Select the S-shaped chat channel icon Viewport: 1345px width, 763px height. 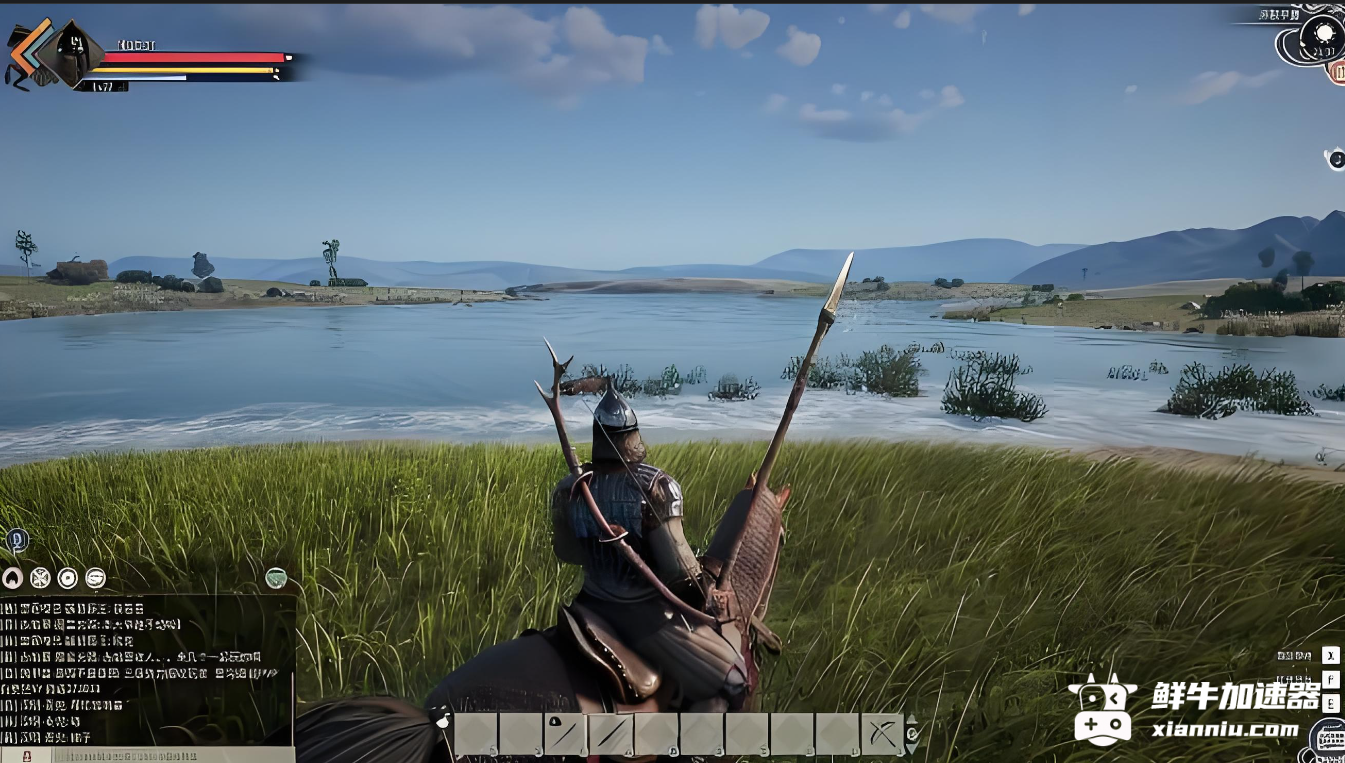[95, 577]
